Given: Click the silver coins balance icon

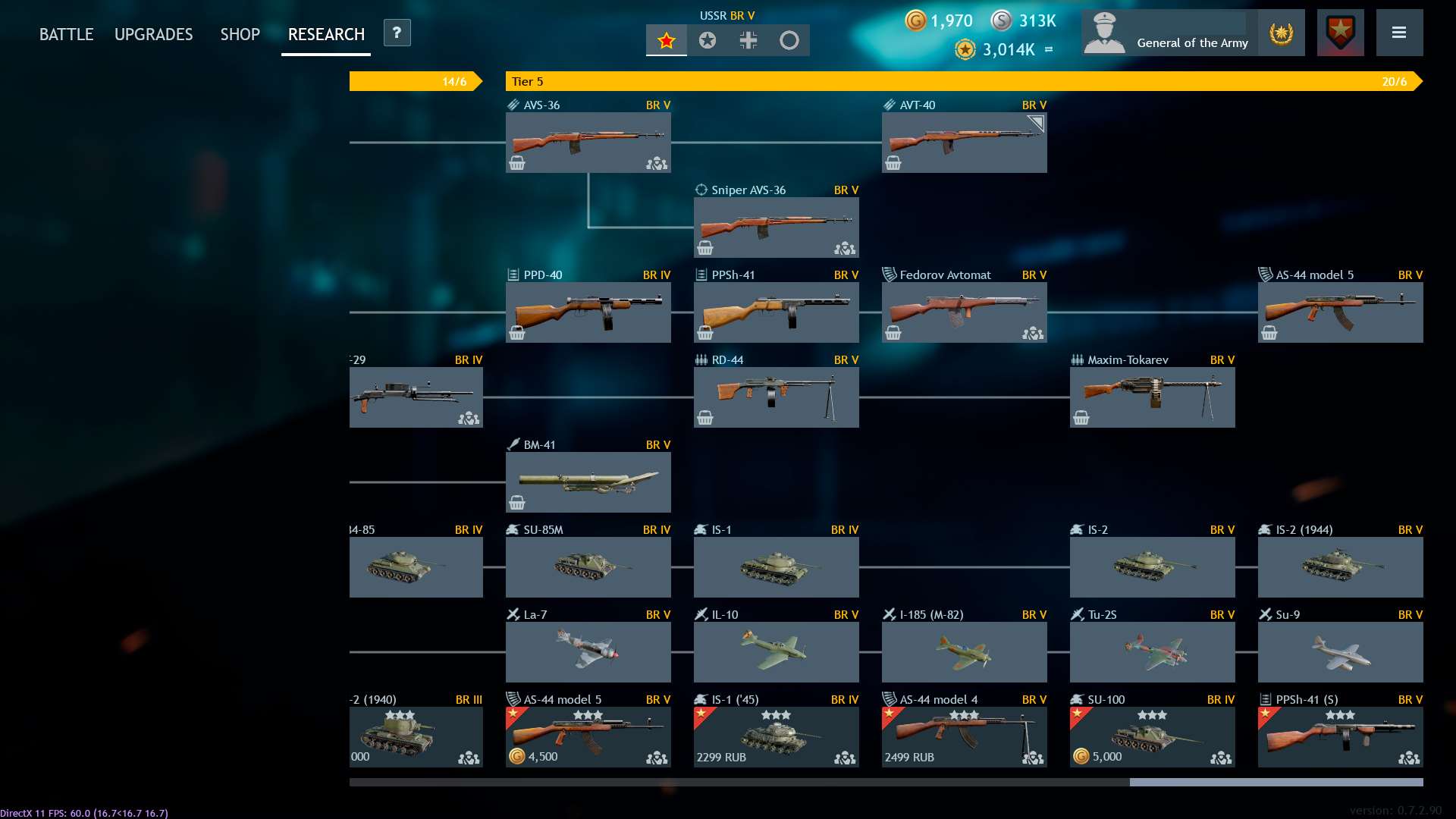Looking at the screenshot, I should tap(1003, 21).
